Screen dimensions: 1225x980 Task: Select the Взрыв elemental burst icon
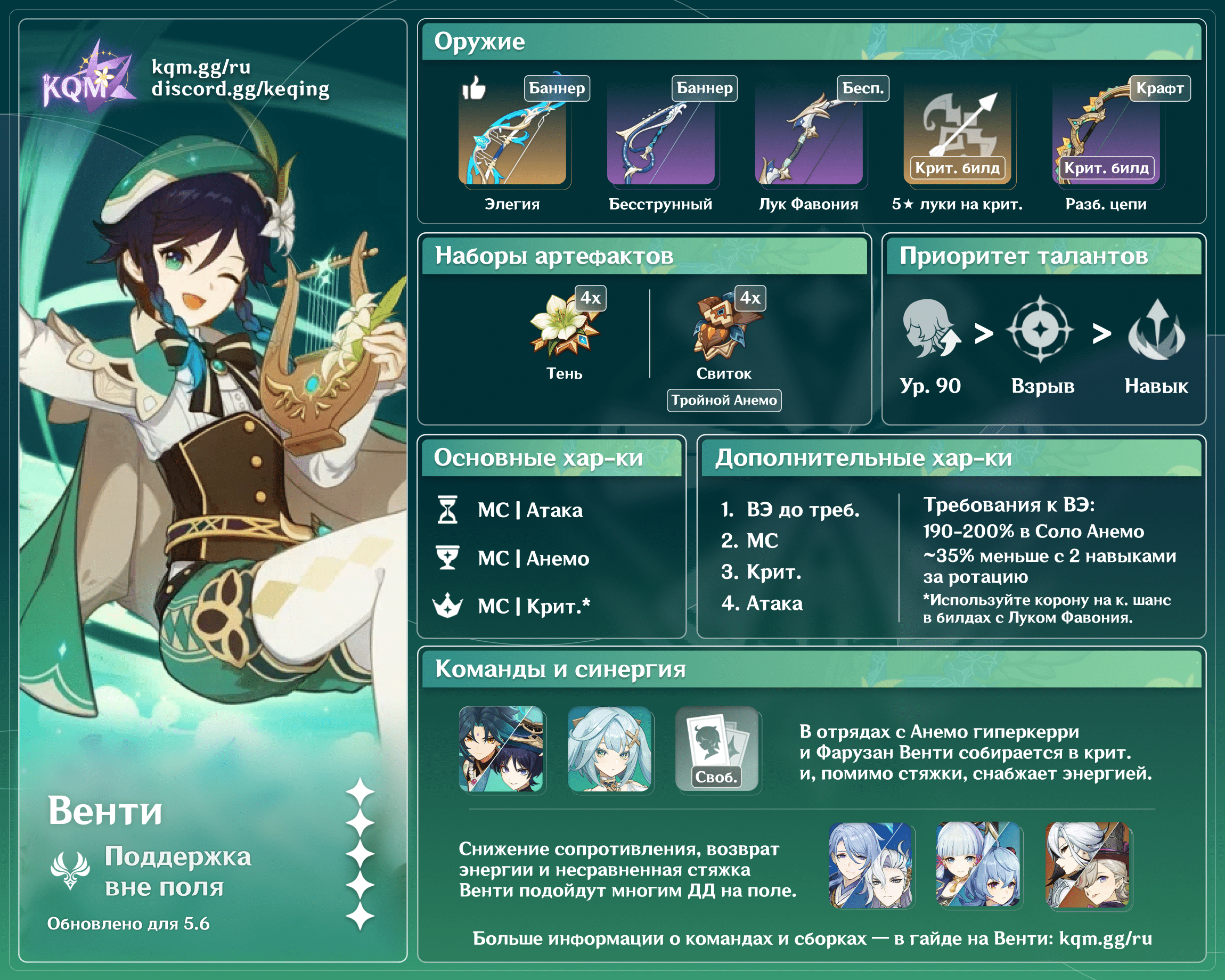[1040, 329]
